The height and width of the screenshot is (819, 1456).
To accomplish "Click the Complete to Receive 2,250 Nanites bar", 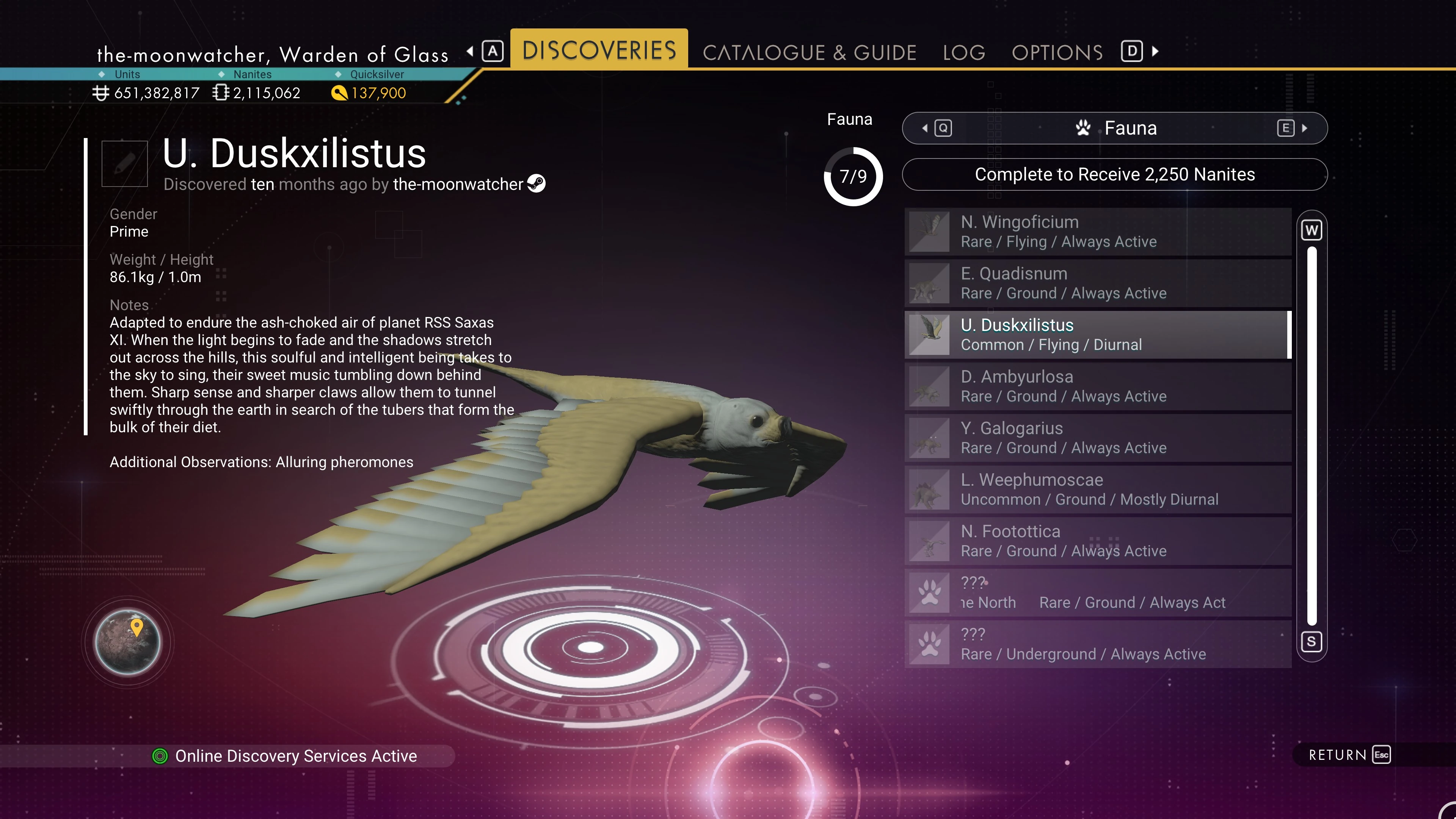I will 1114,175.
